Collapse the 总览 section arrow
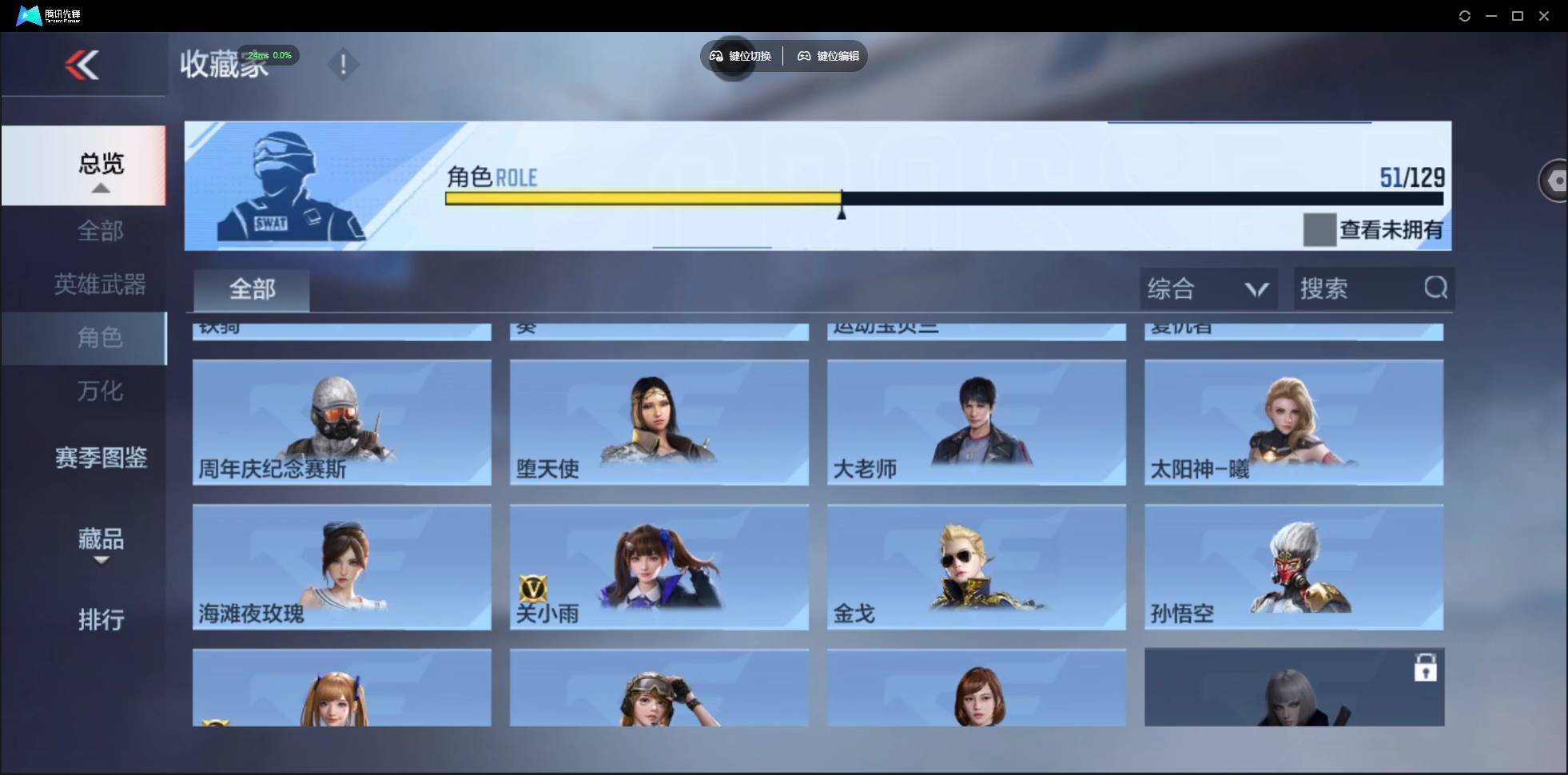Image resolution: width=1568 pixels, height=775 pixels. point(99,188)
